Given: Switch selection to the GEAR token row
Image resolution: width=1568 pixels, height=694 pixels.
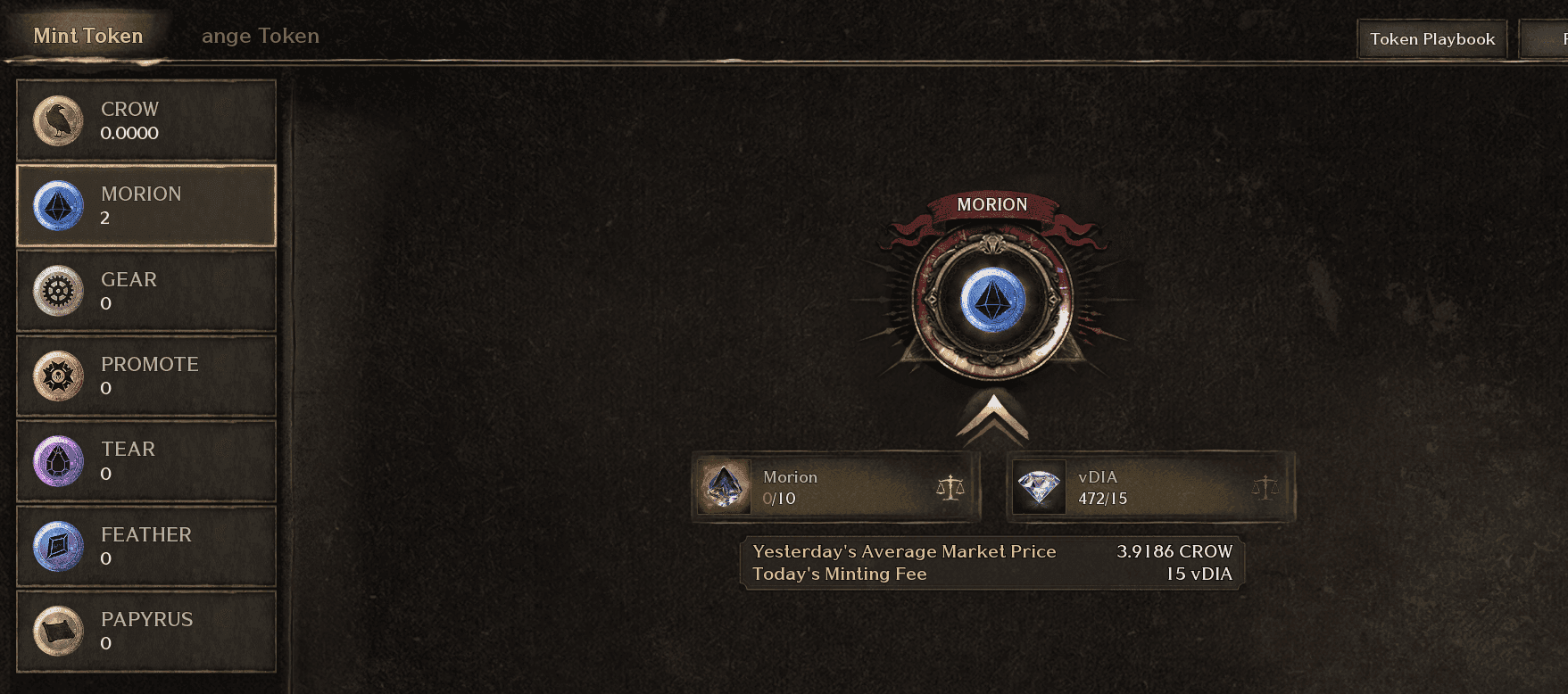Looking at the screenshot, I should (x=145, y=291).
